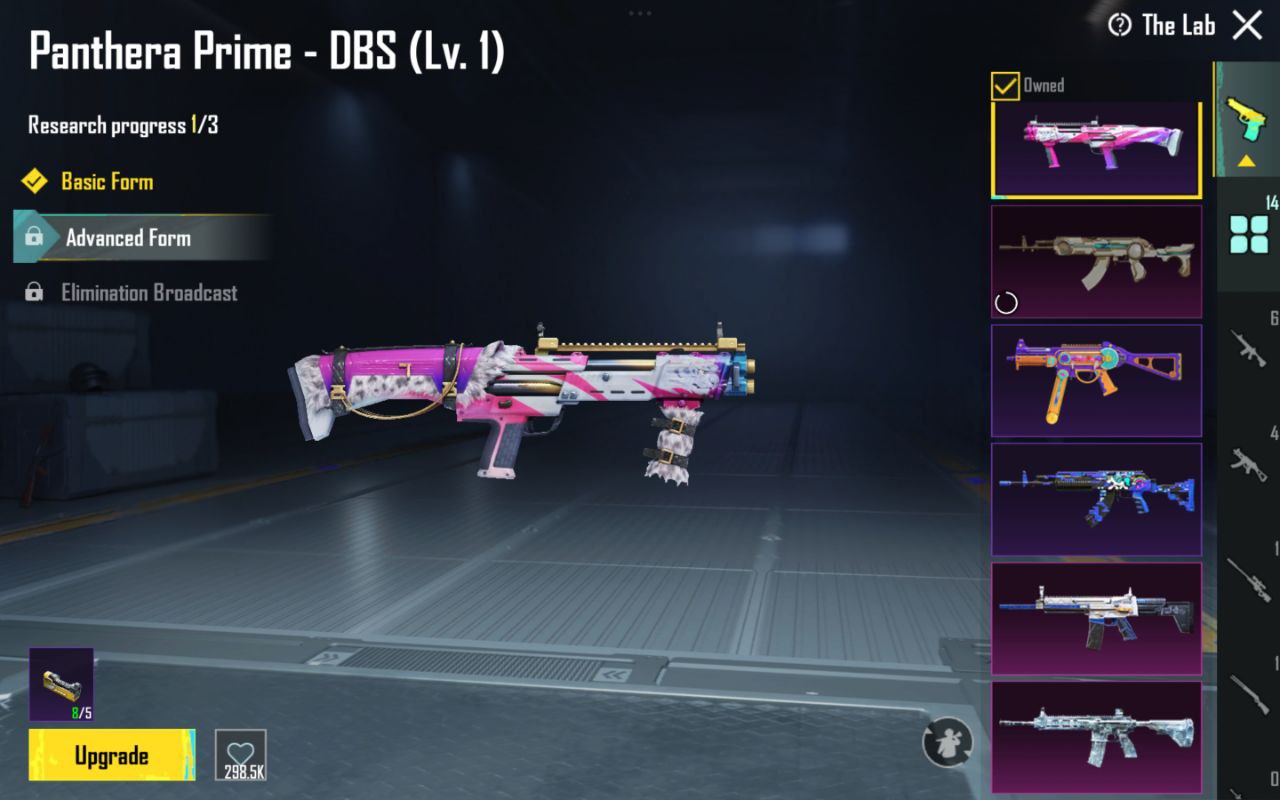
Task: Close the weapon lab screen
Action: click(1247, 25)
